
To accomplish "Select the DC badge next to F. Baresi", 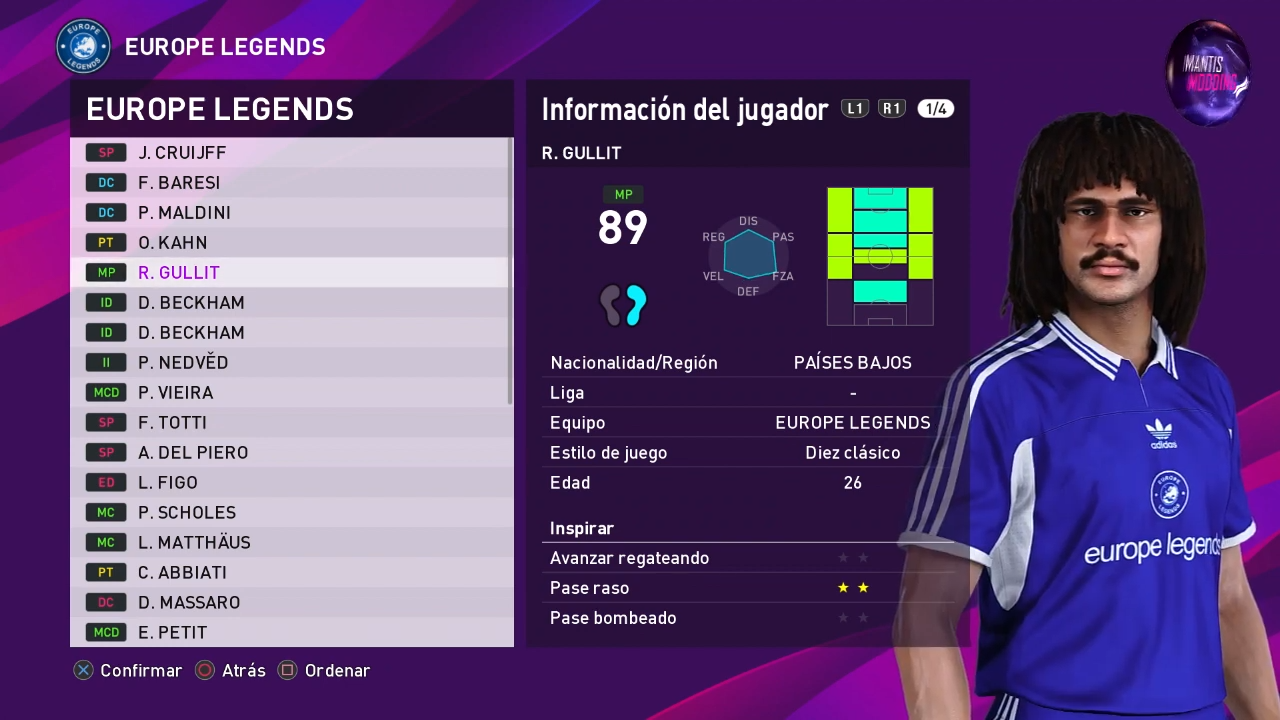I will [x=105, y=182].
